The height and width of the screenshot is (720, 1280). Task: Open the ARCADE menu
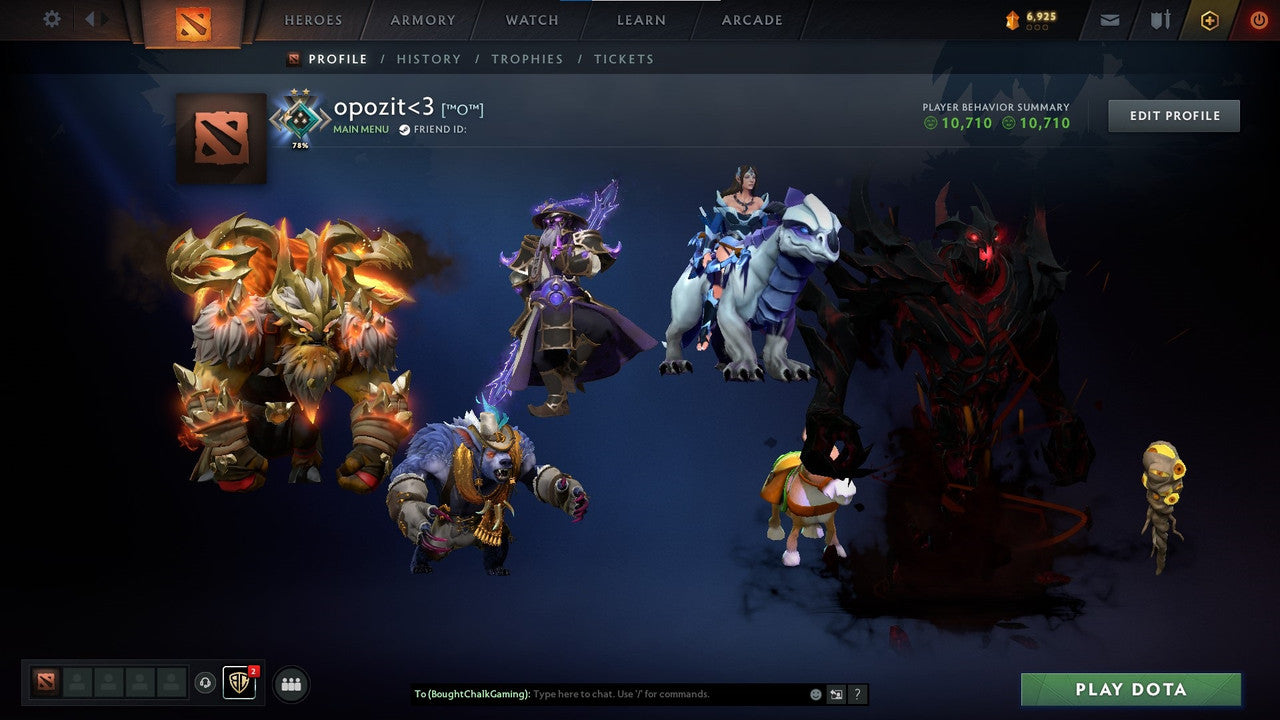point(751,20)
